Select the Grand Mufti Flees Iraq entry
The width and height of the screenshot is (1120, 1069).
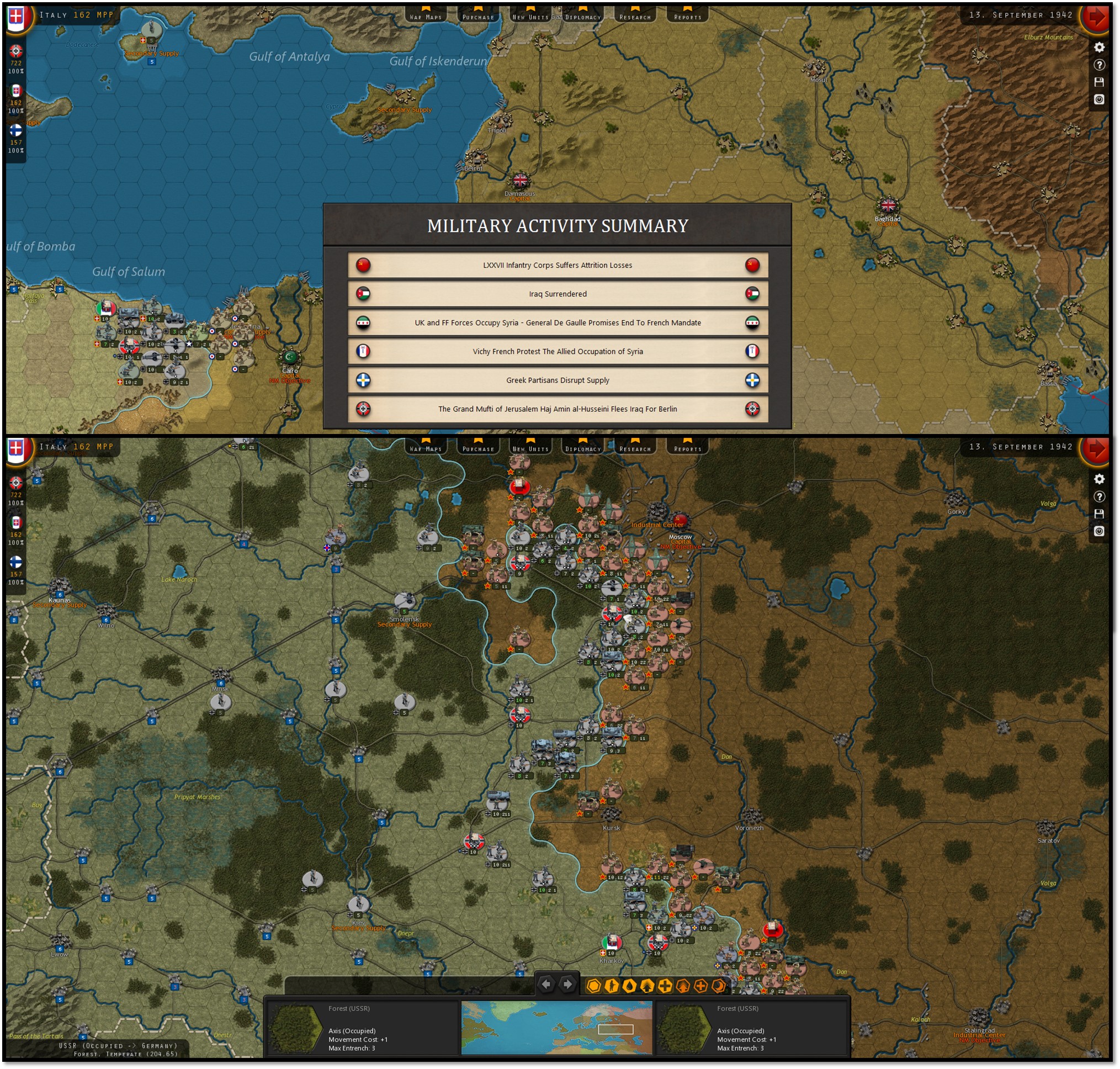click(x=557, y=409)
